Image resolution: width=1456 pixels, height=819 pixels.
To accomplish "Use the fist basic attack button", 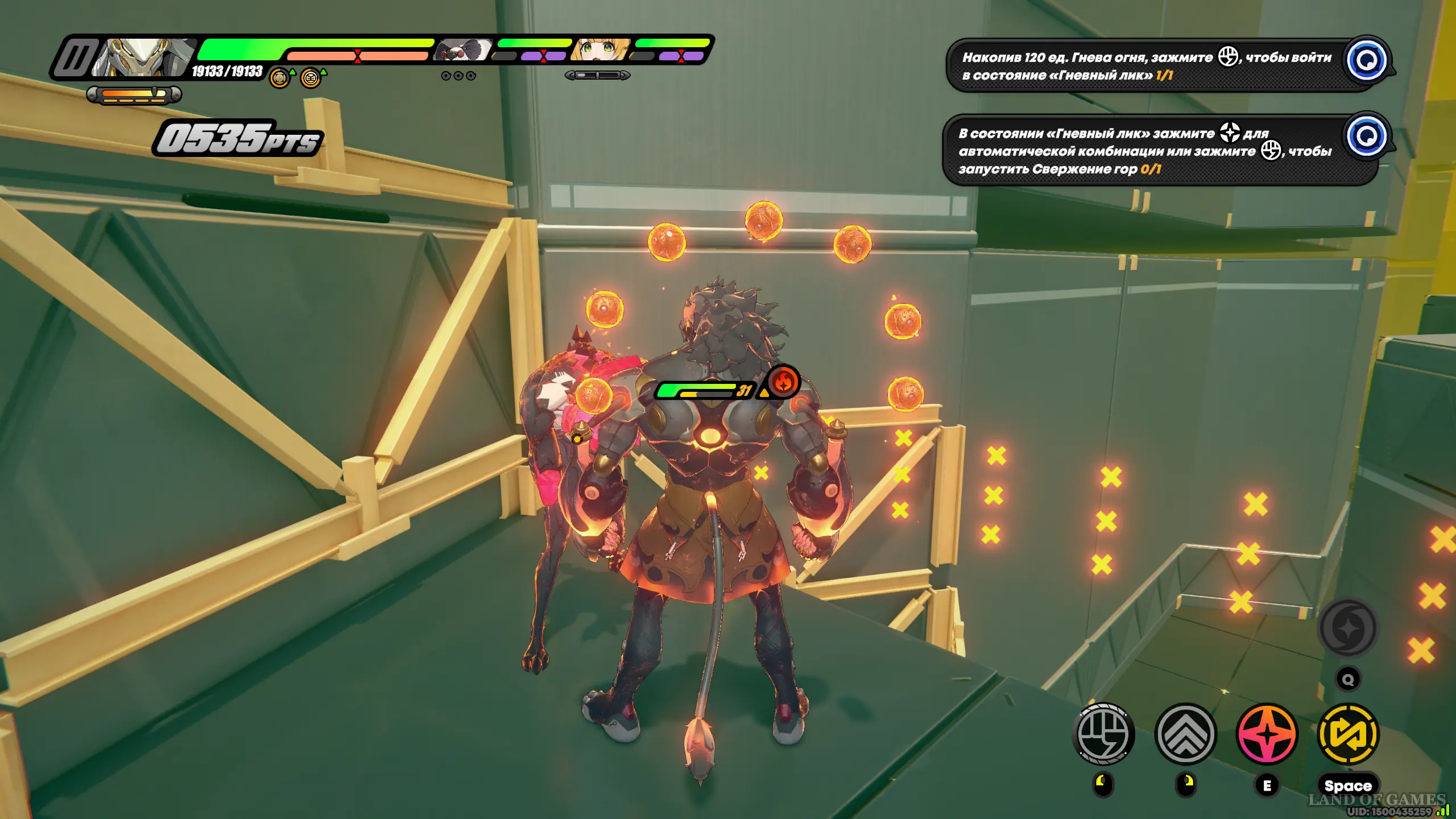I will tap(1103, 734).
